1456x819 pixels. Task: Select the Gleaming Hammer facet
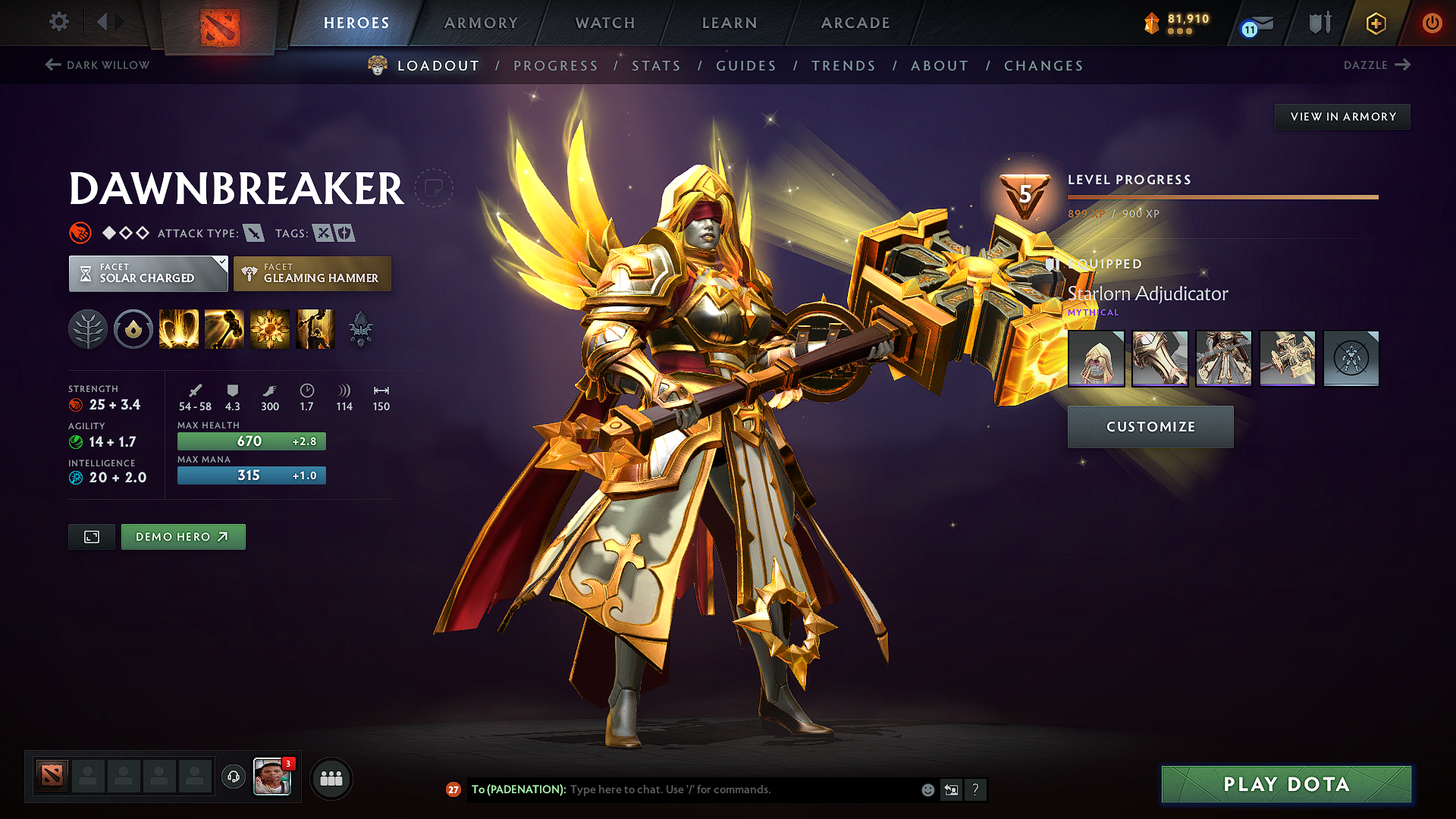tap(312, 273)
